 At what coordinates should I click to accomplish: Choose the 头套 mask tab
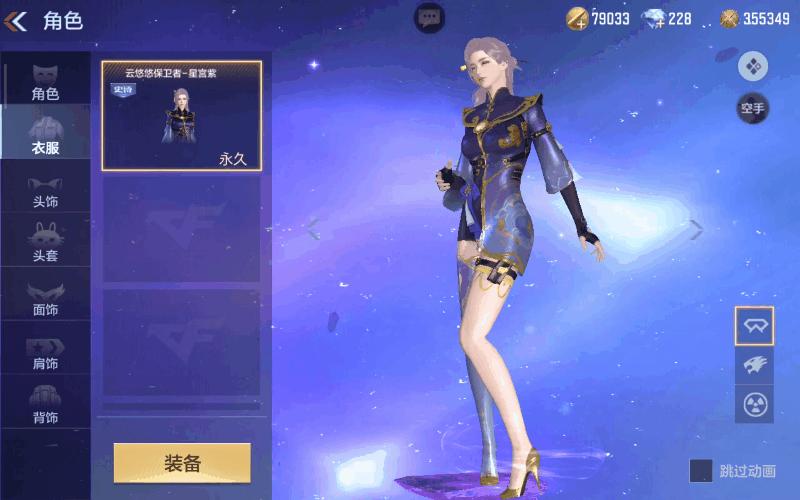click(45, 242)
